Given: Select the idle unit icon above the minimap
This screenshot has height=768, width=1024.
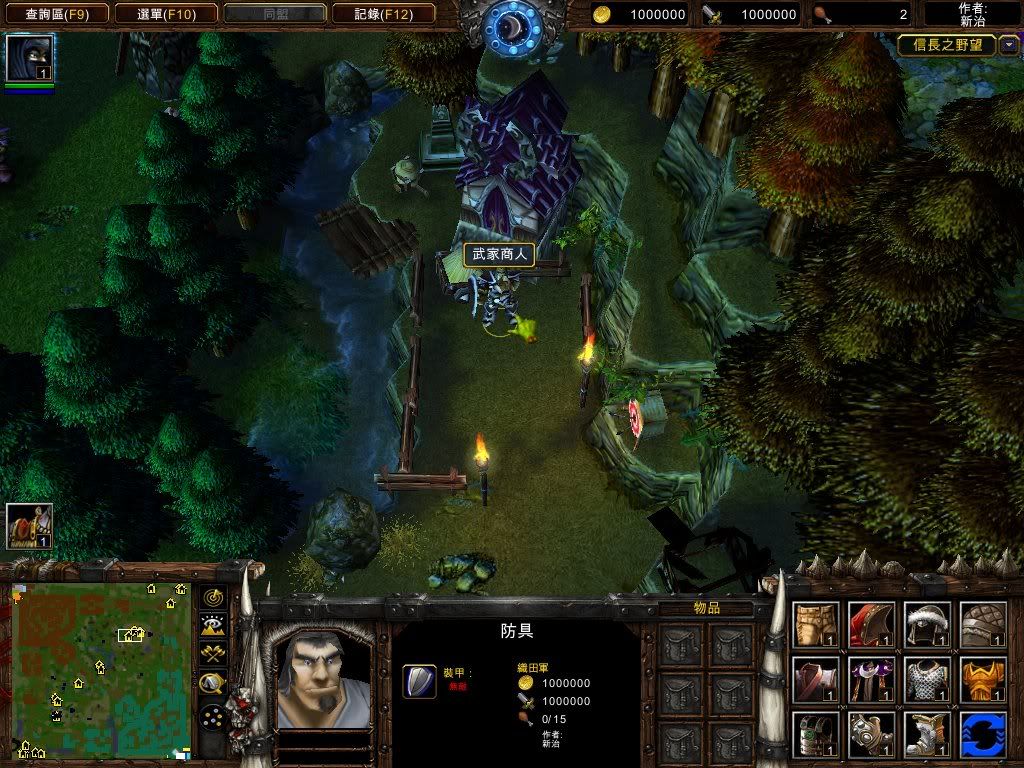Looking at the screenshot, I should pyautogui.click(x=30, y=526).
